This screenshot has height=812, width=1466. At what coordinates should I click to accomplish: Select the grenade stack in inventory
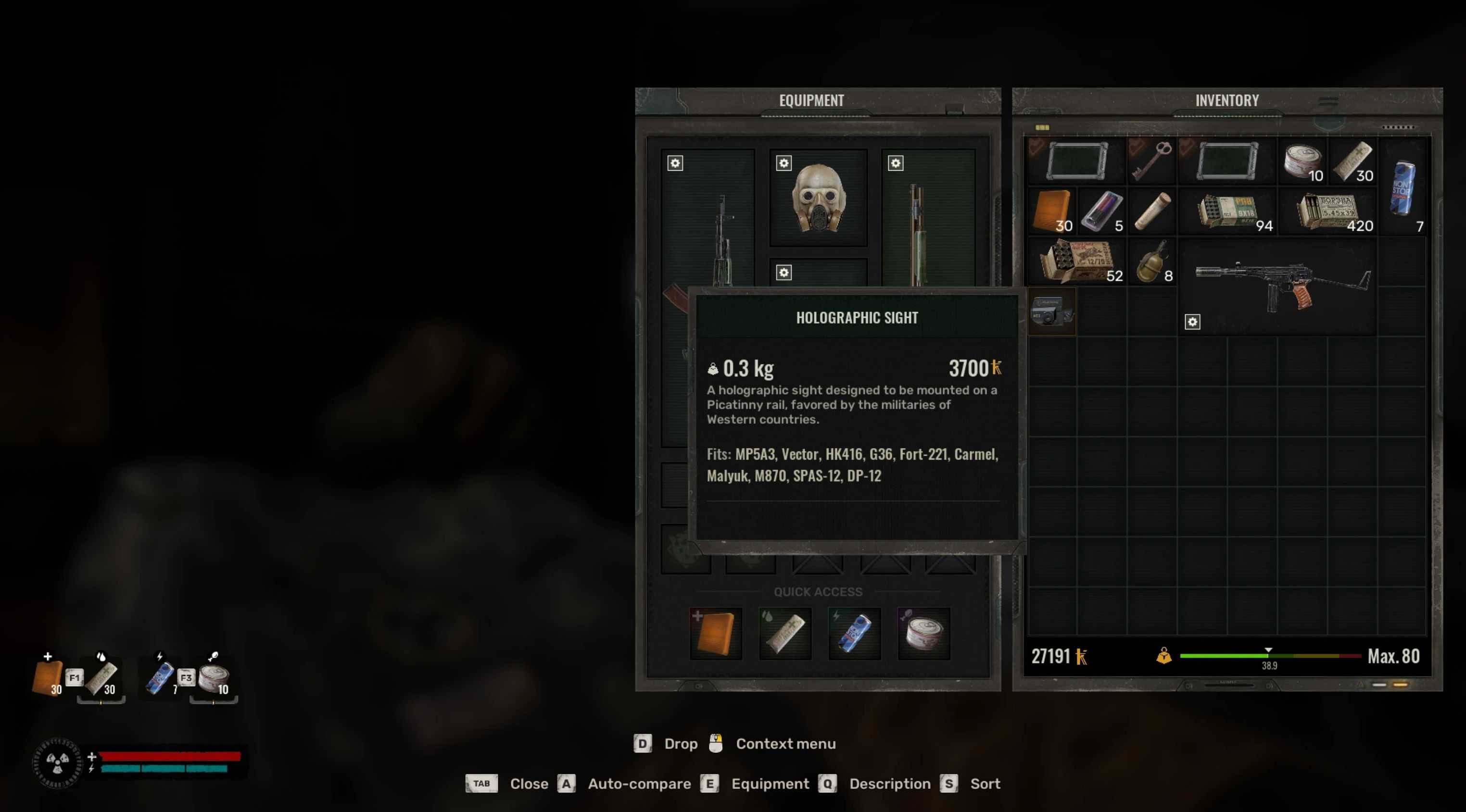[x=1151, y=261]
